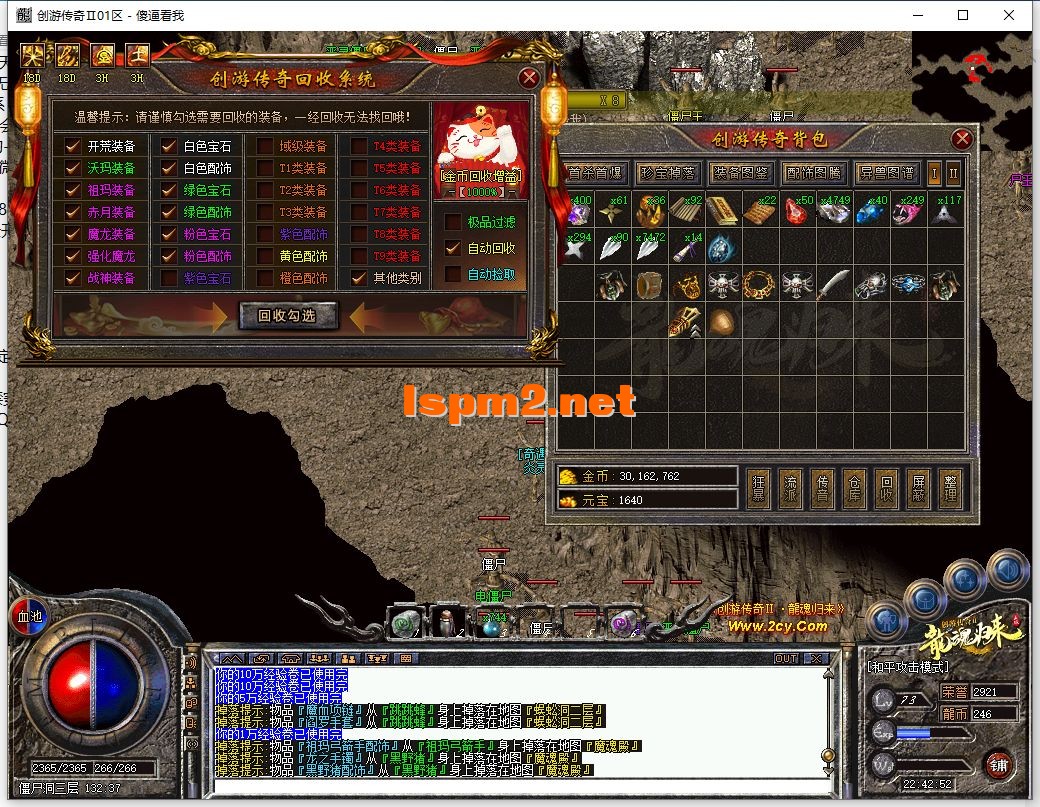Click the 回收勾选 recycle button
The width and height of the screenshot is (1040, 807).
pos(289,316)
